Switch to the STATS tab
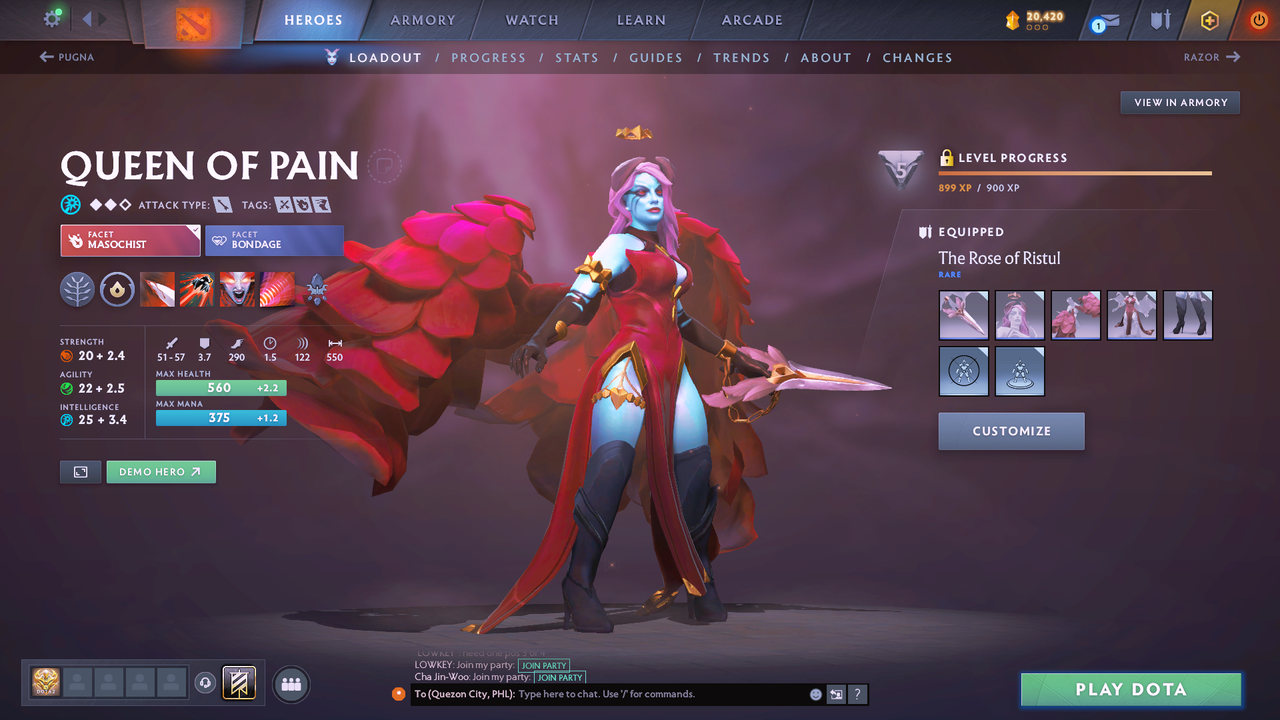The image size is (1280, 720). point(577,57)
